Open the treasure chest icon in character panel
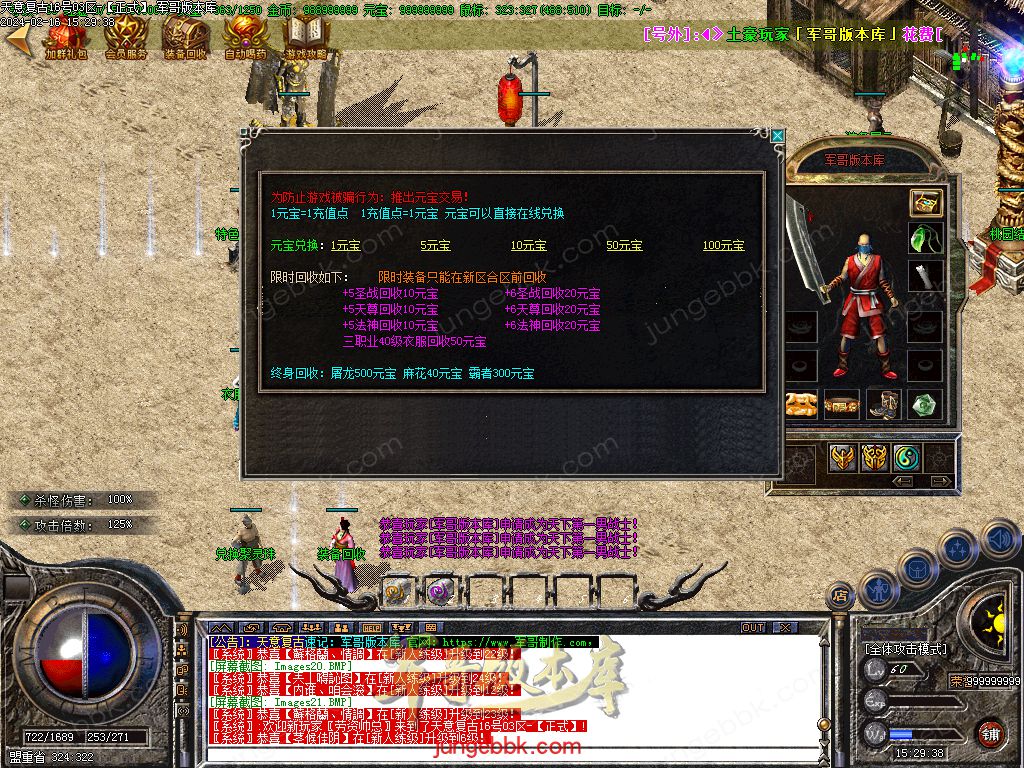The width and height of the screenshot is (1024, 768). (x=925, y=202)
